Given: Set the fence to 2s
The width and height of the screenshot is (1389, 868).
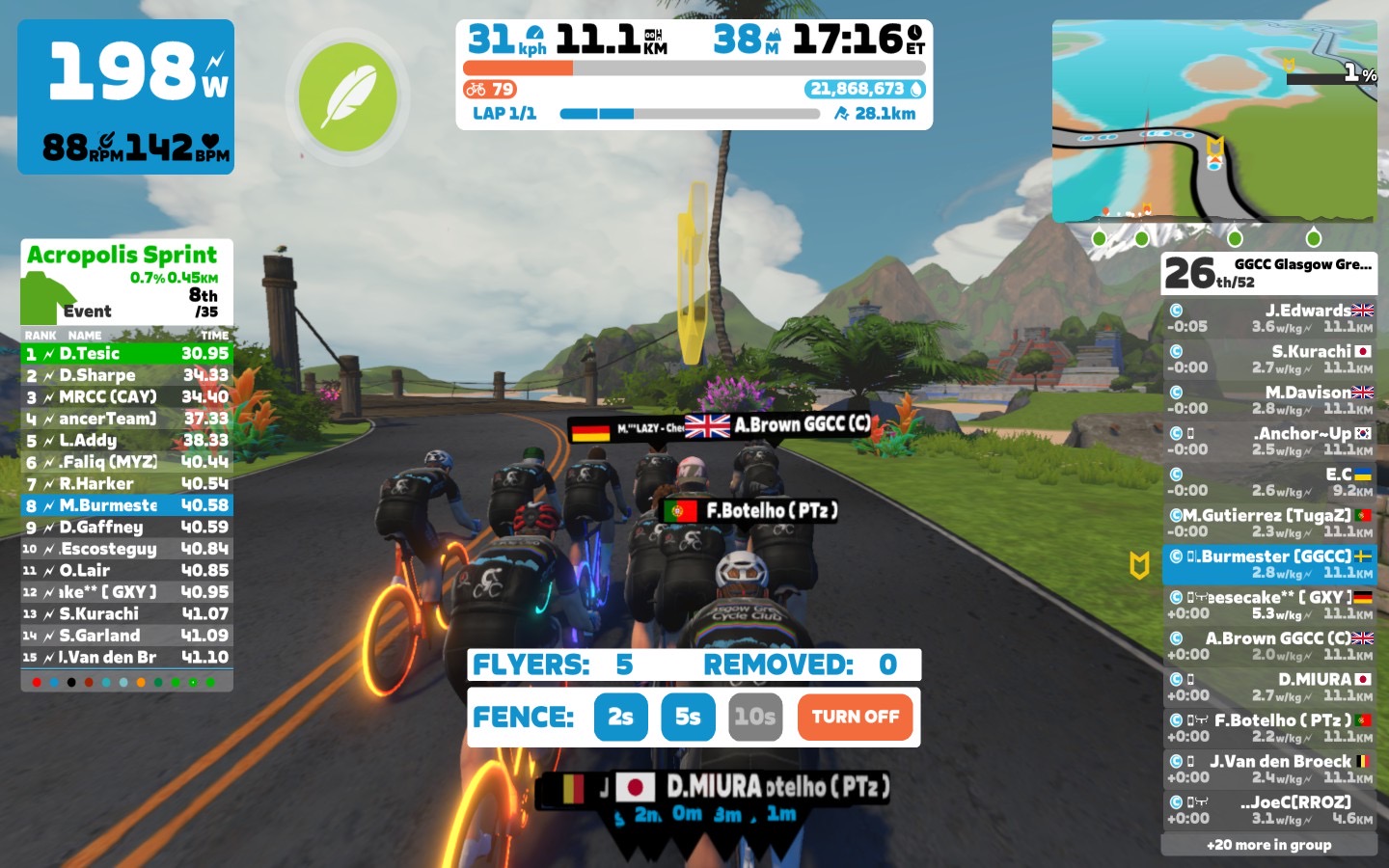Looking at the screenshot, I should coord(620,717).
